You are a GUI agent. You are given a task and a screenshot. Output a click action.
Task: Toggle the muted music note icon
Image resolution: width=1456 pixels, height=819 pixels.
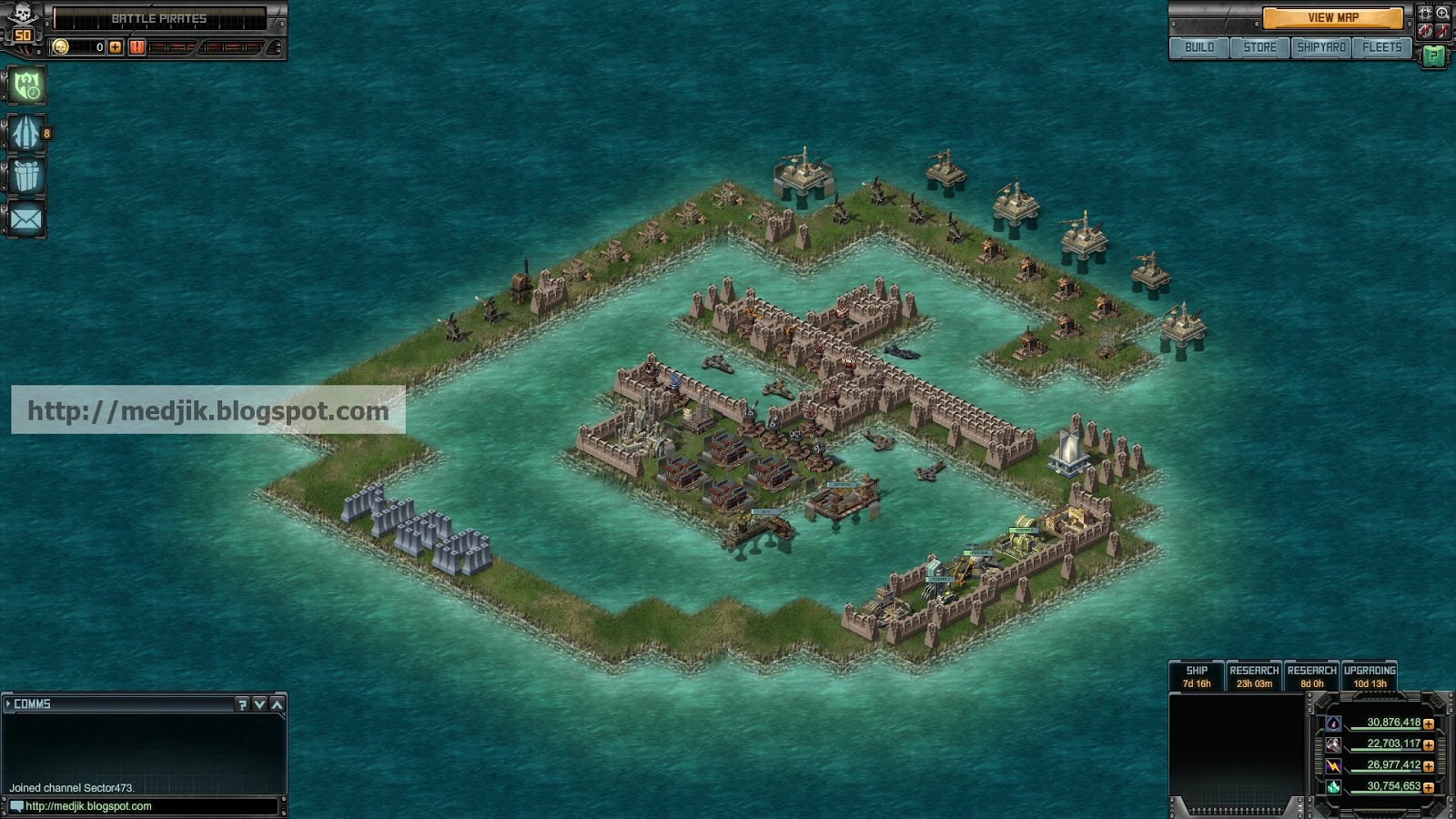1442,32
